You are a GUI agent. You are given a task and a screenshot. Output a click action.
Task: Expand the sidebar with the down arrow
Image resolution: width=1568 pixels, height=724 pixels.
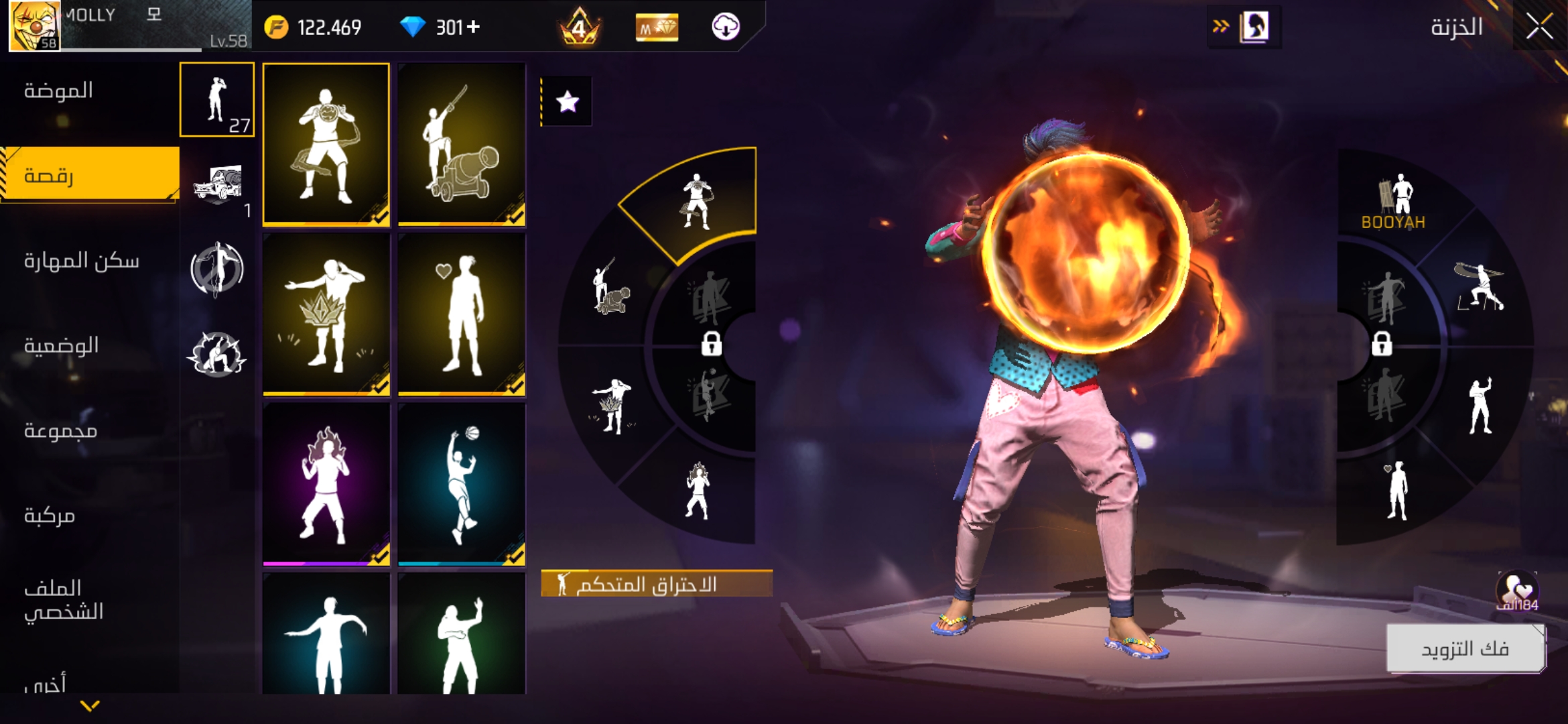[x=90, y=705]
